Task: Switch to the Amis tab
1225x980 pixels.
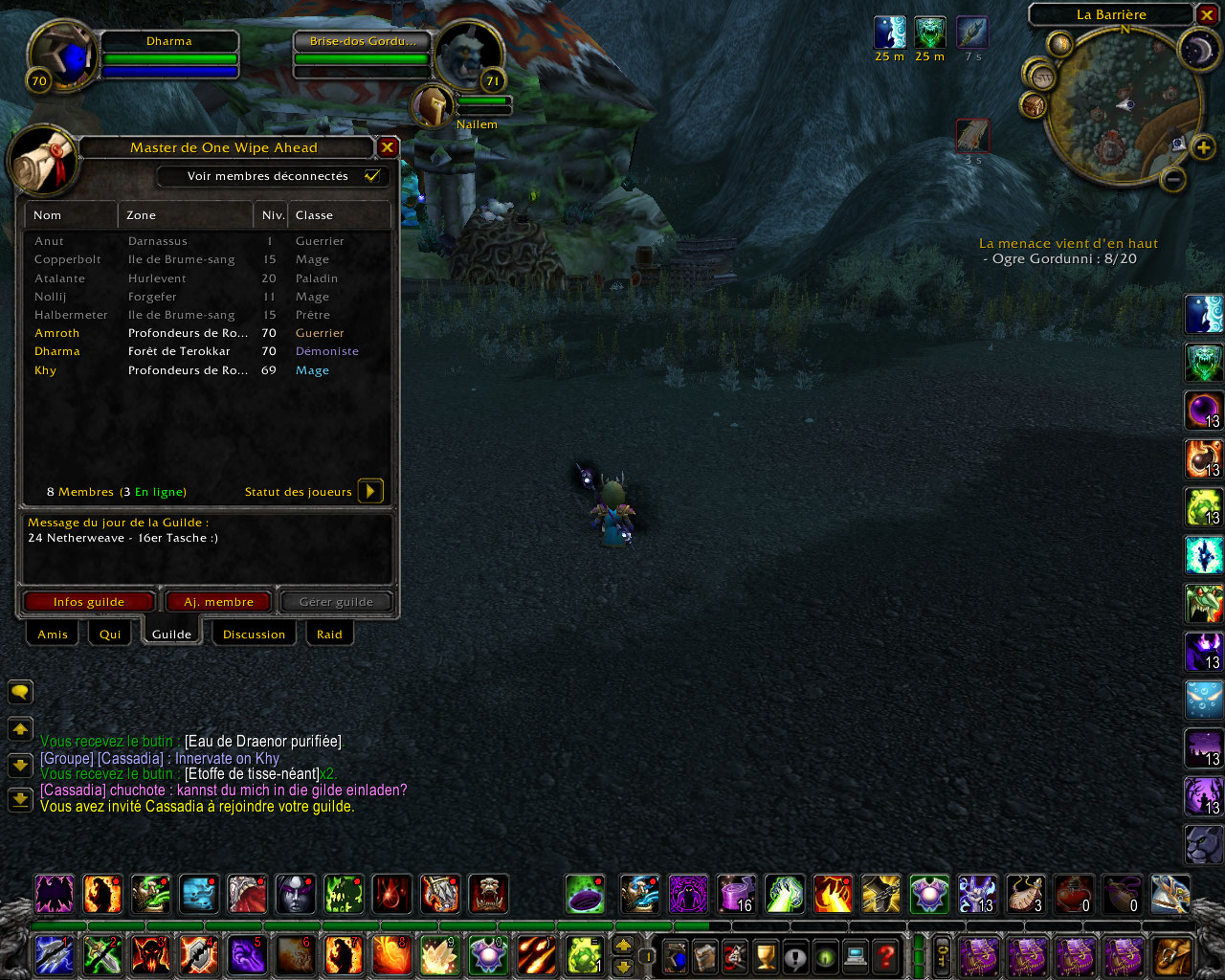Action: [x=53, y=635]
